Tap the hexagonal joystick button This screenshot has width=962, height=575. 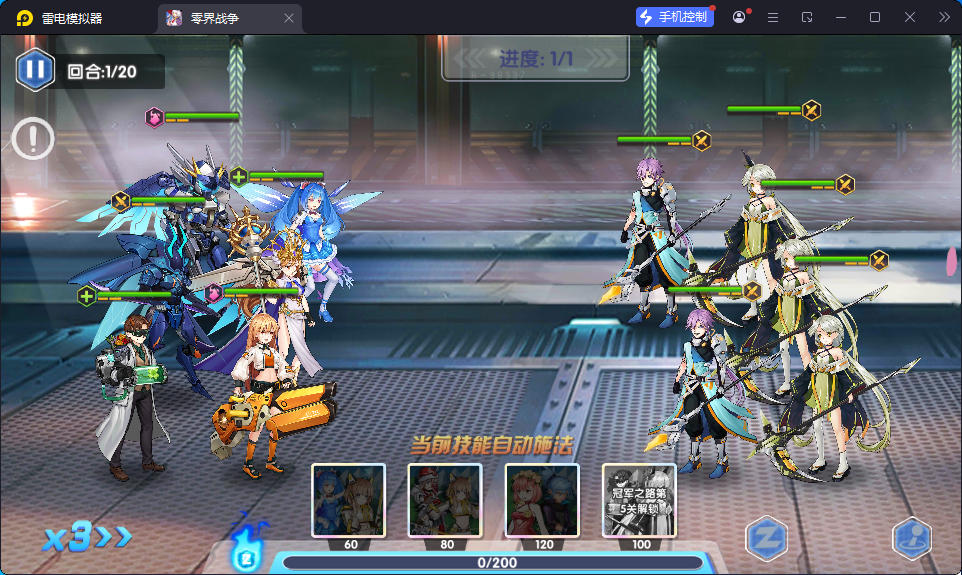[x=911, y=539]
